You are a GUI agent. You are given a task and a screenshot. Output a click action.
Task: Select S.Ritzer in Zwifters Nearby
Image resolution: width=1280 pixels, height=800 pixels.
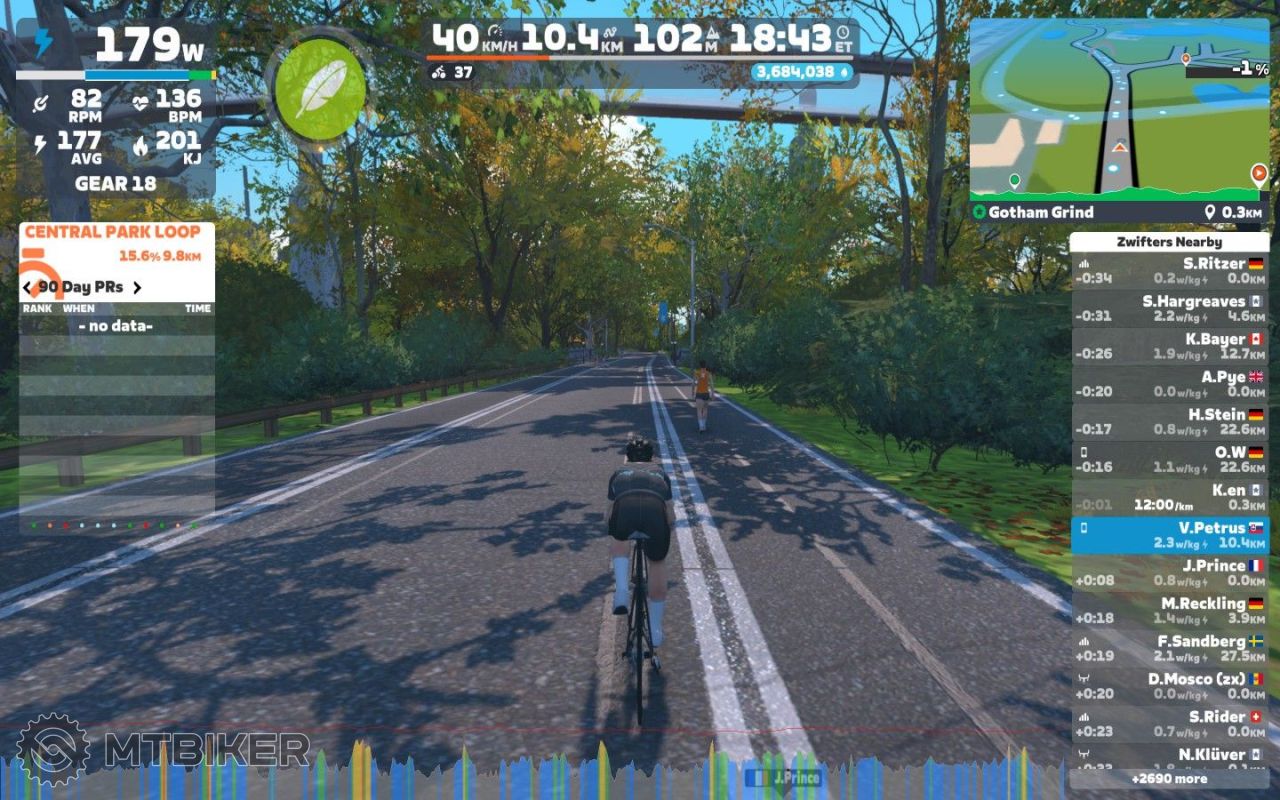click(1169, 271)
